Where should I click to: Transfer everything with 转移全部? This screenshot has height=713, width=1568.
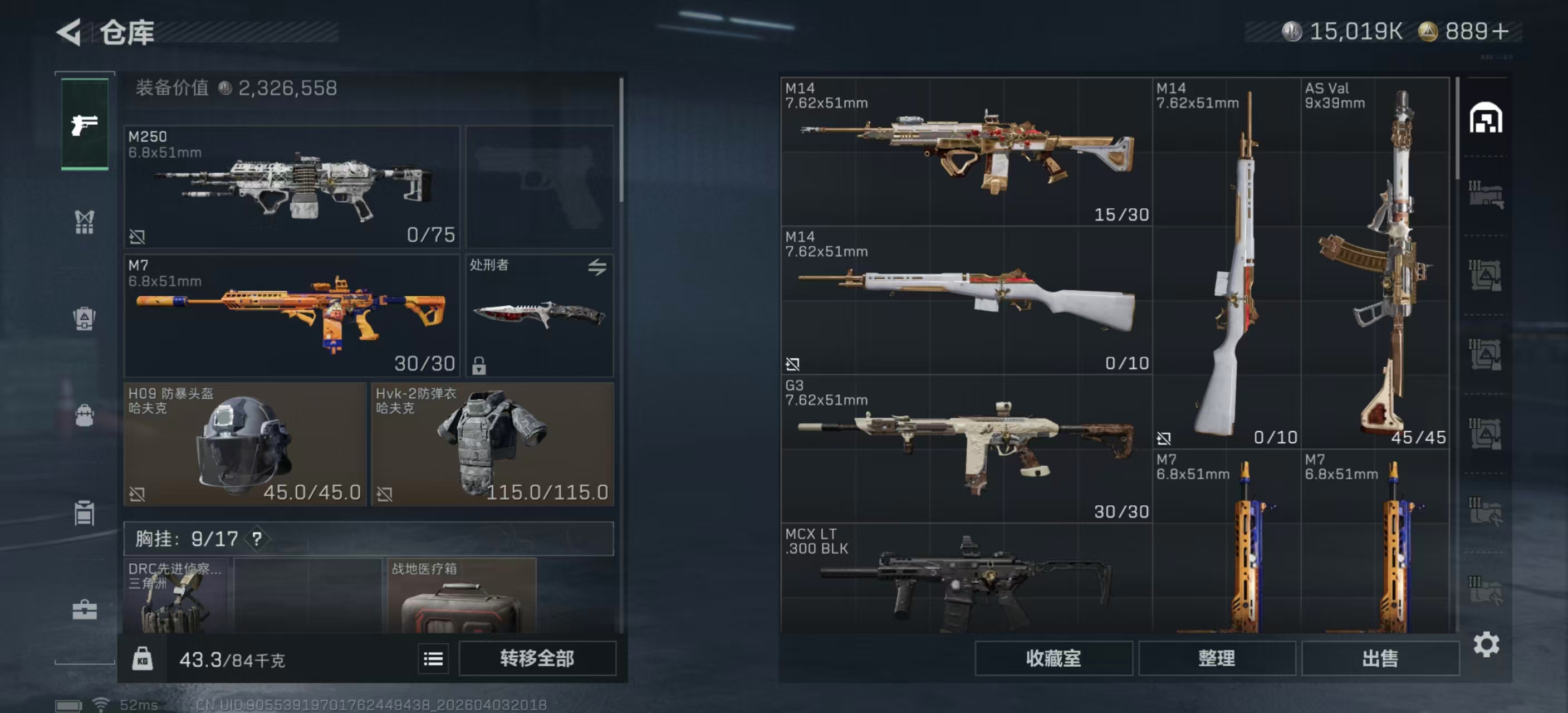(x=537, y=658)
